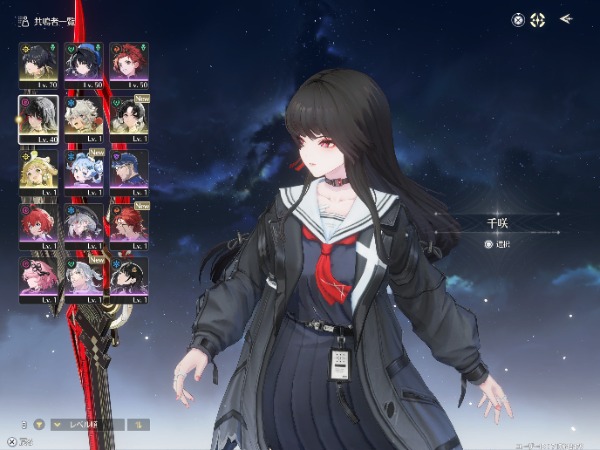
Task: Select the Lv. 70 black-haired resonator portrait
Action: [x=39, y=61]
